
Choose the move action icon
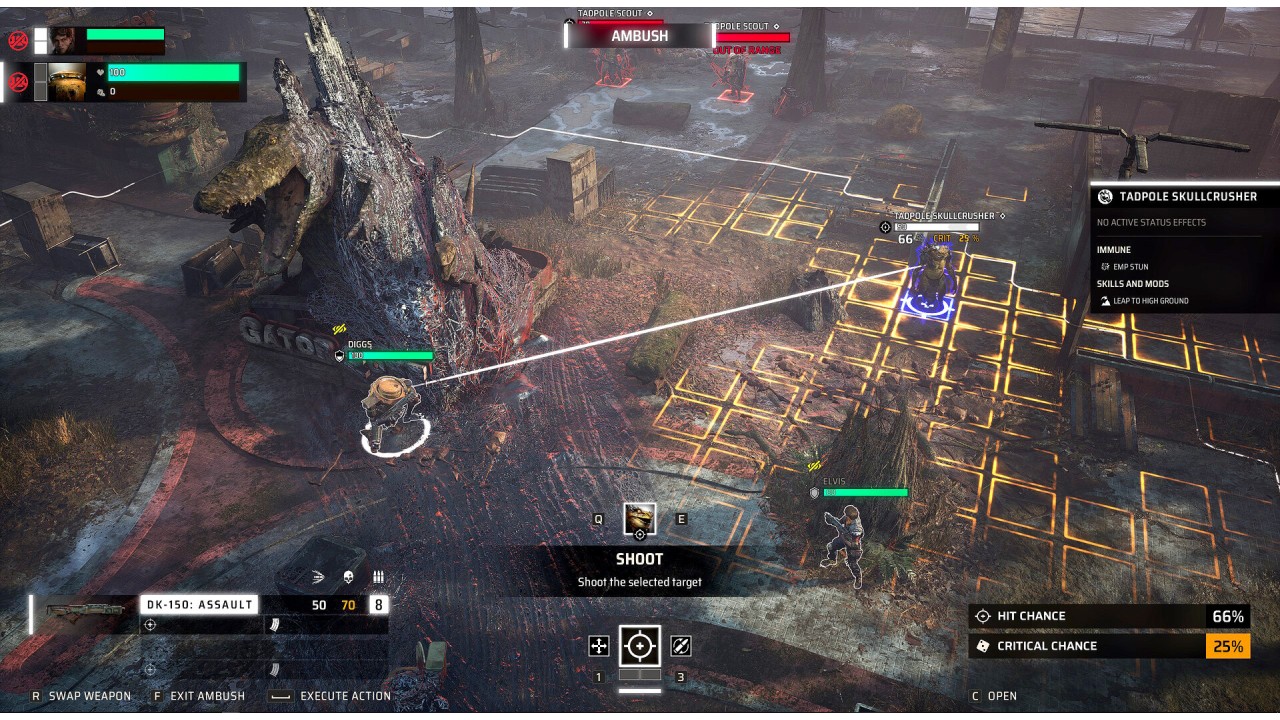coord(599,646)
